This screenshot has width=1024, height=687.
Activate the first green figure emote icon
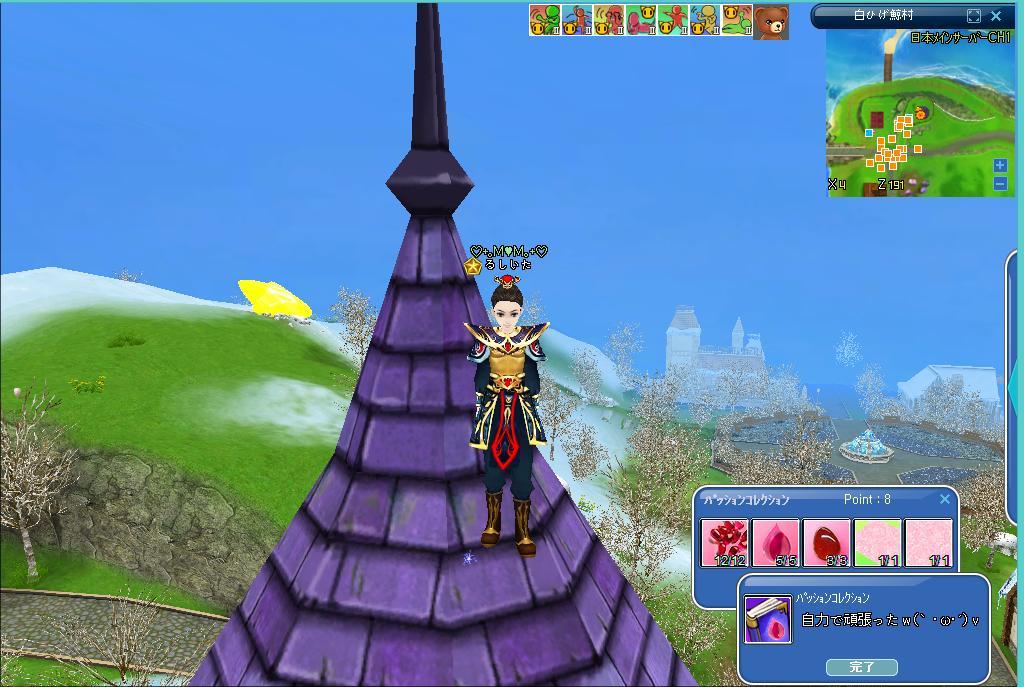click(x=545, y=20)
